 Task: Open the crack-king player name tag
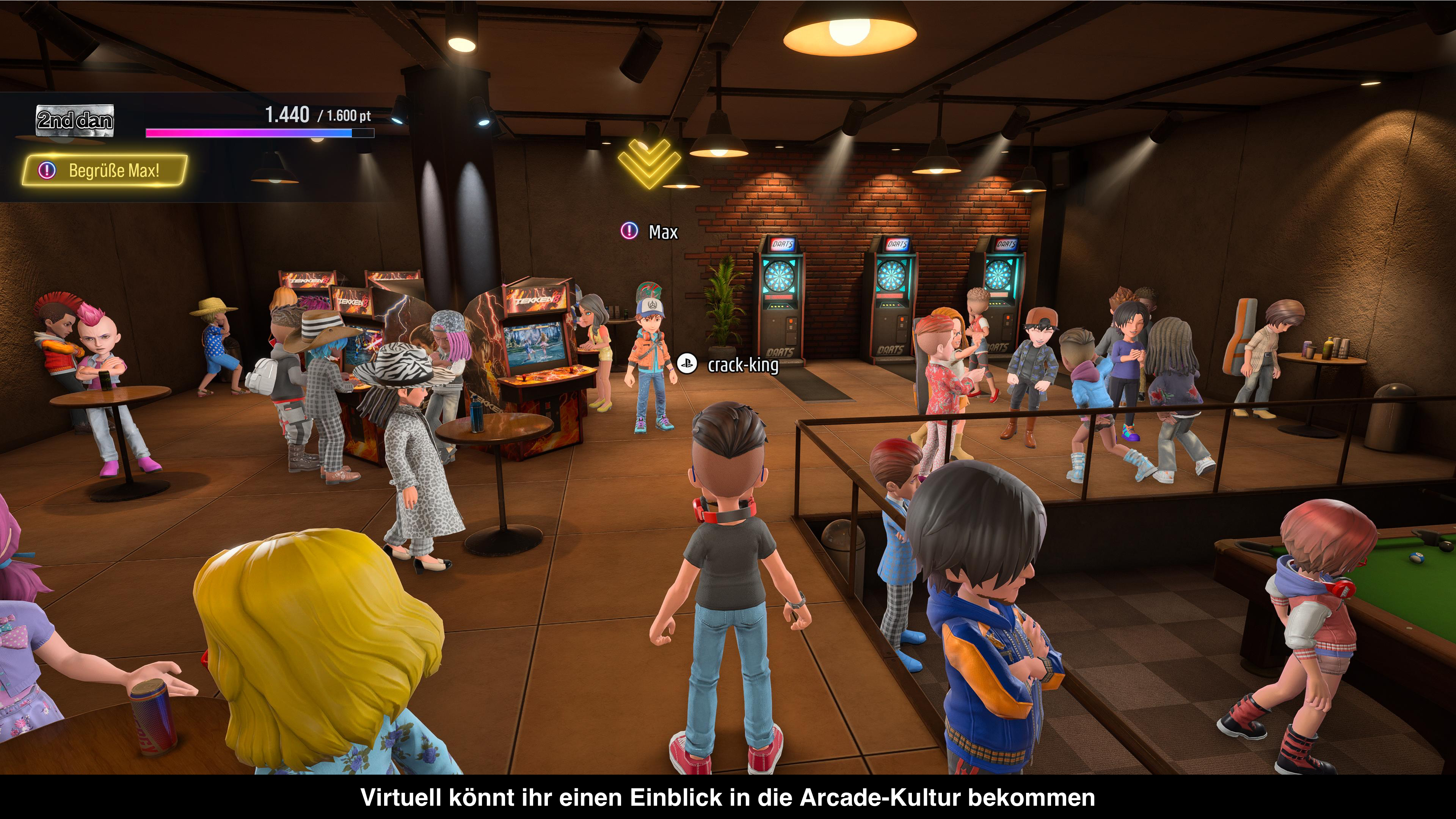point(729,365)
